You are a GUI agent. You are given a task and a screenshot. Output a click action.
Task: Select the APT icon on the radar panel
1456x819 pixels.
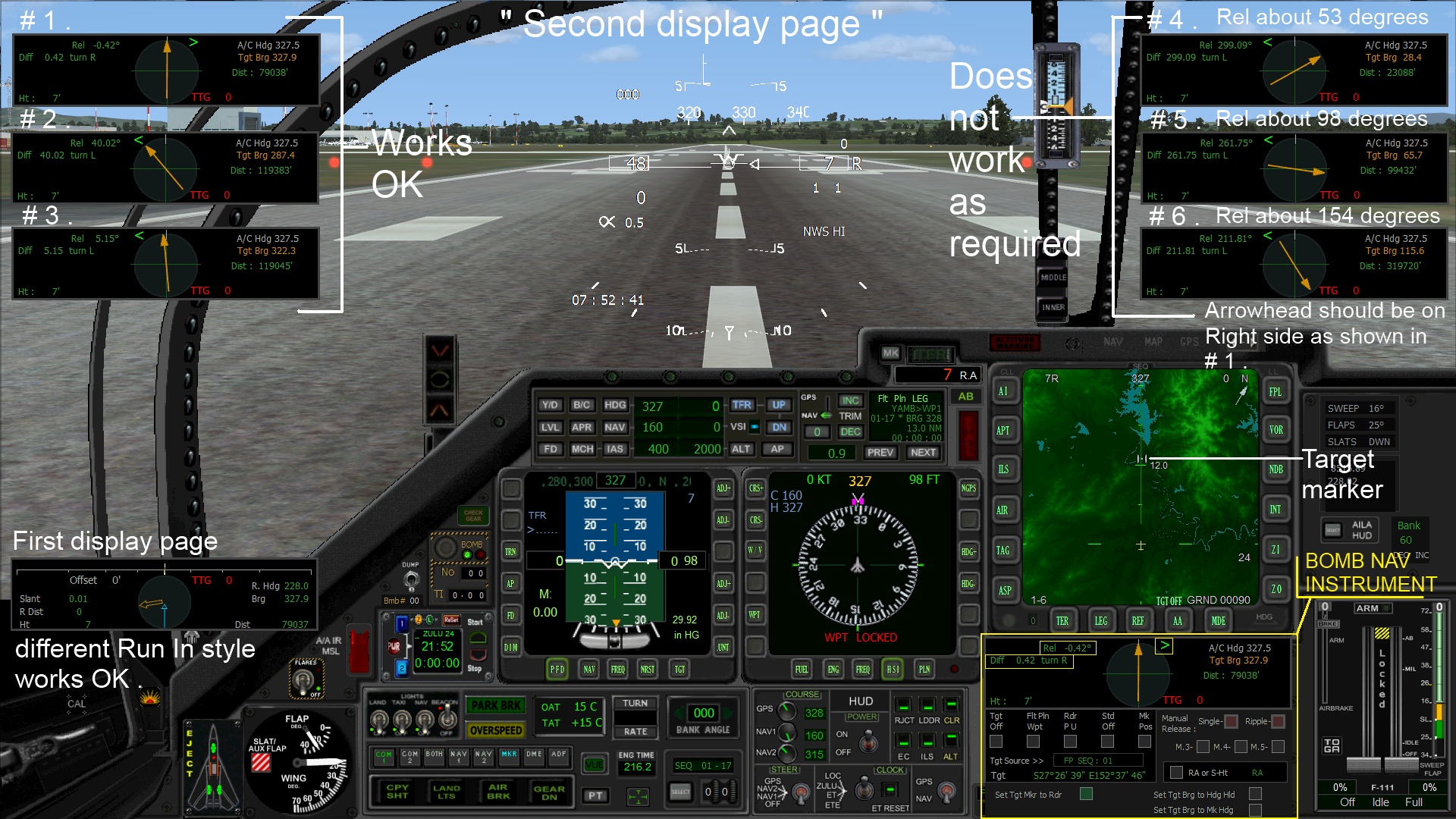(1003, 430)
